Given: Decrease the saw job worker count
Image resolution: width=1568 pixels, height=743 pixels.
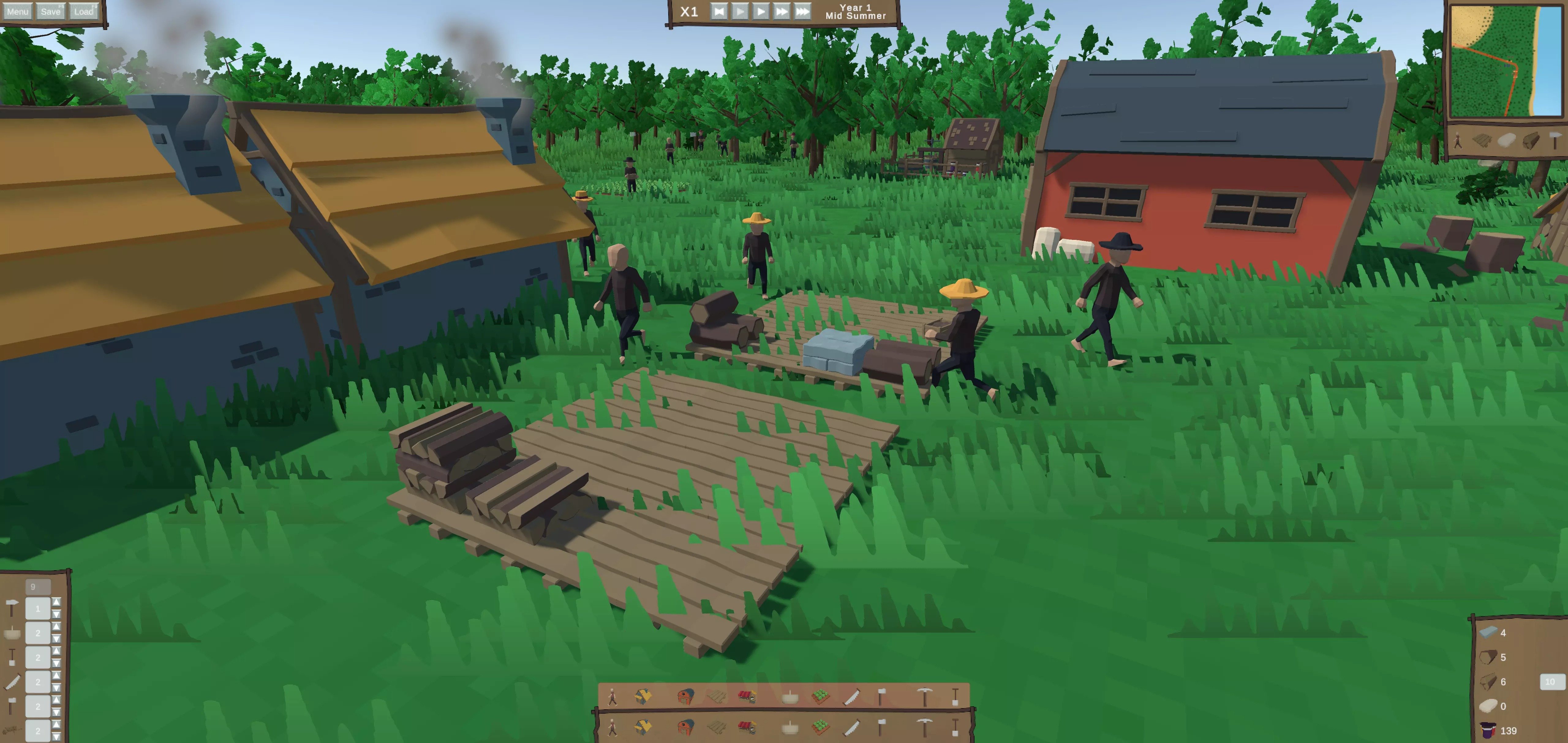Looking at the screenshot, I should coord(57,688).
